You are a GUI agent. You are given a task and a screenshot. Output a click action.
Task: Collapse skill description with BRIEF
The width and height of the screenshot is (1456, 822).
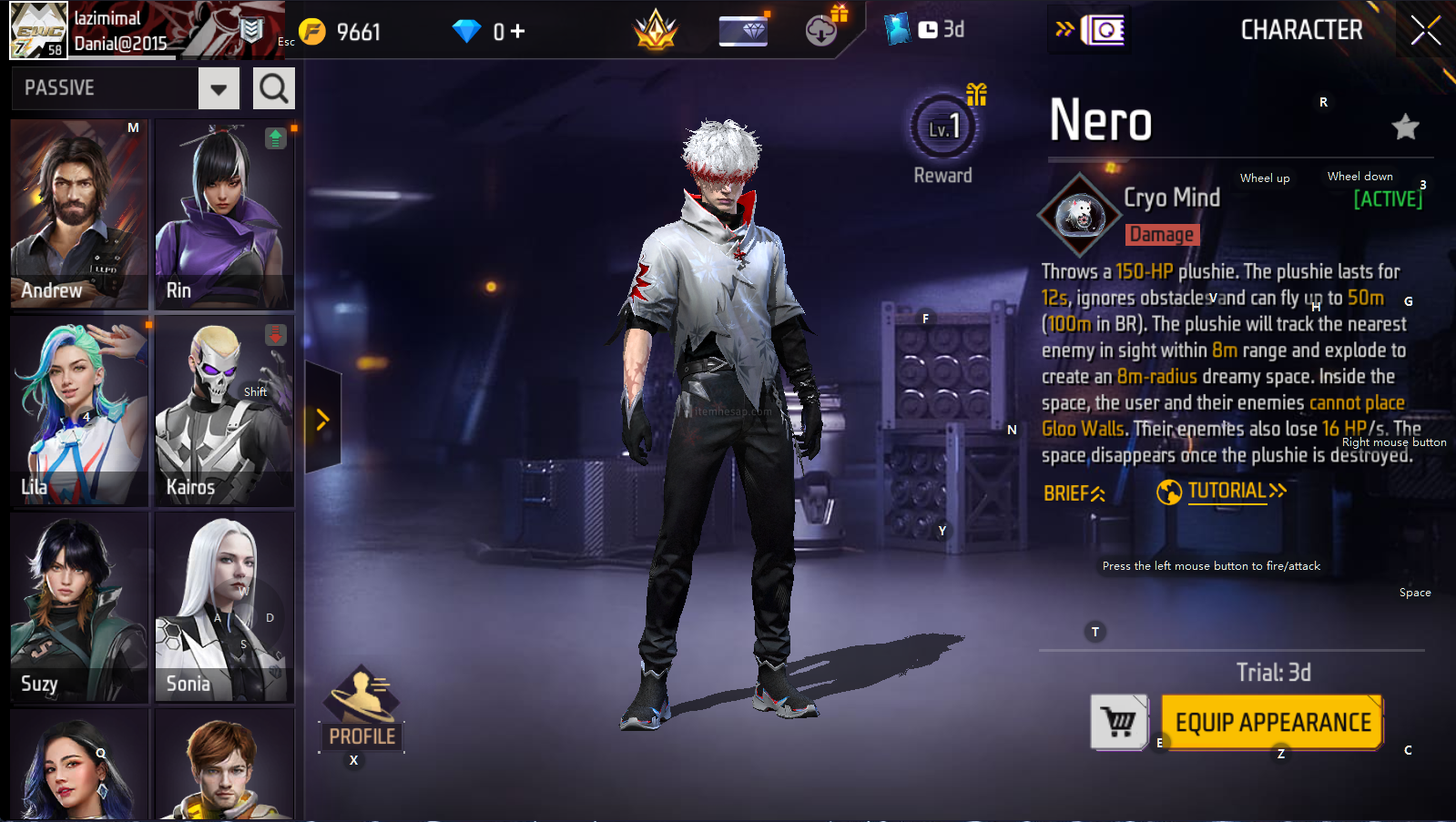pyautogui.click(x=1074, y=493)
